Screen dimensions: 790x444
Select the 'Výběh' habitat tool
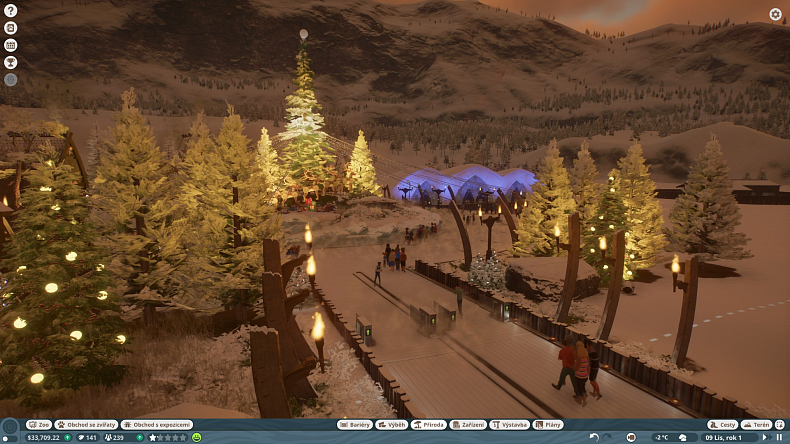pyautogui.click(x=391, y=425)
